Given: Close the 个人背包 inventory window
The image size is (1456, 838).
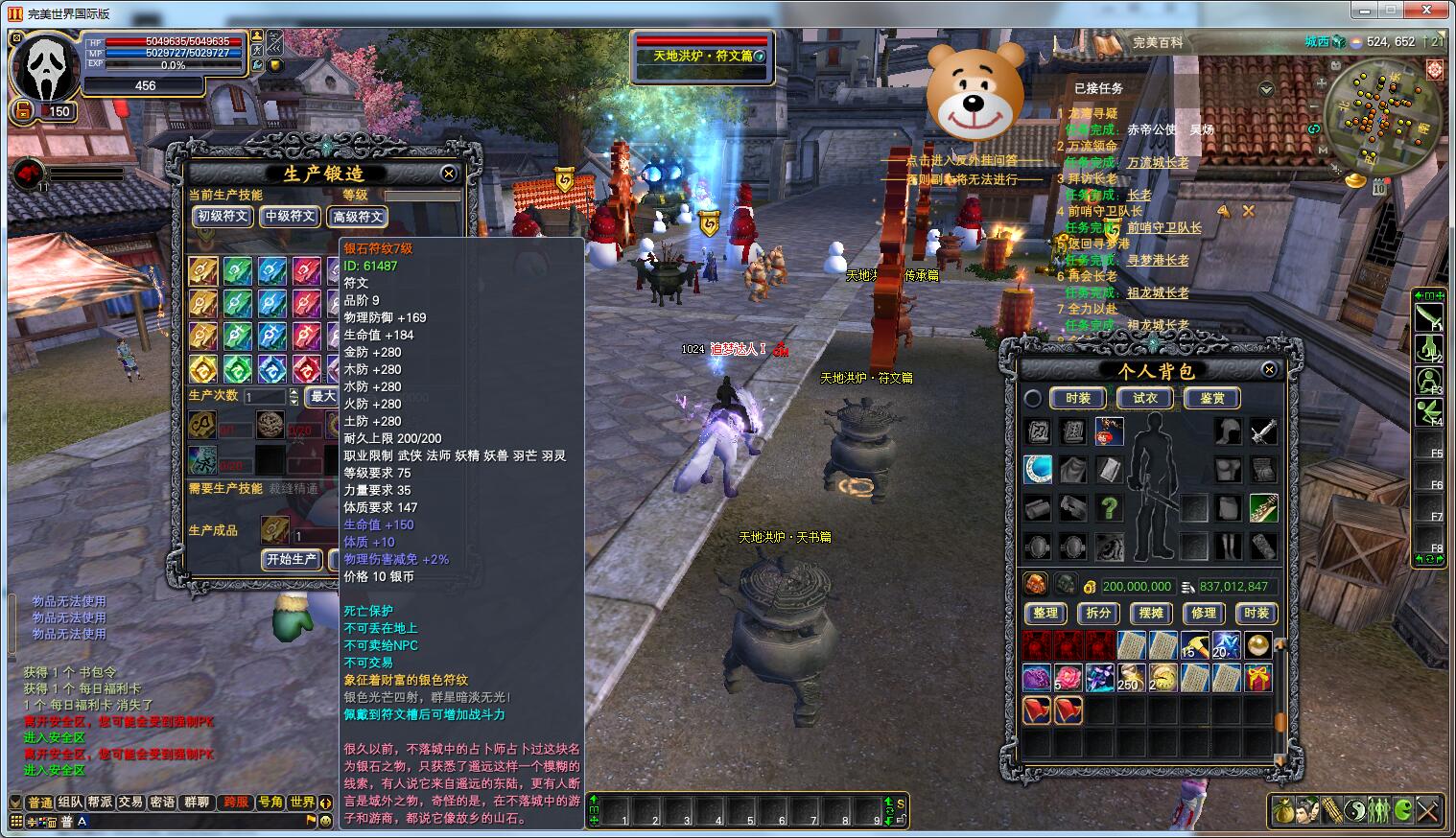Looking at the screenshot, I should click(x=1269, y=369).
